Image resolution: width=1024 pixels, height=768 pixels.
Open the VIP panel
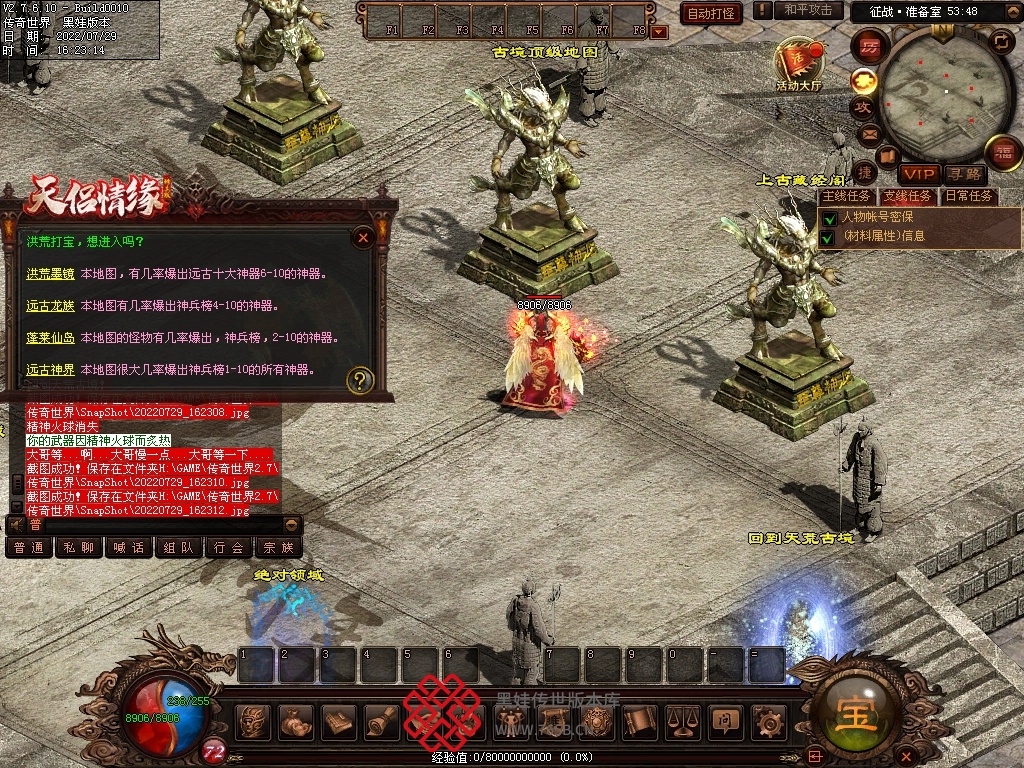917,174
